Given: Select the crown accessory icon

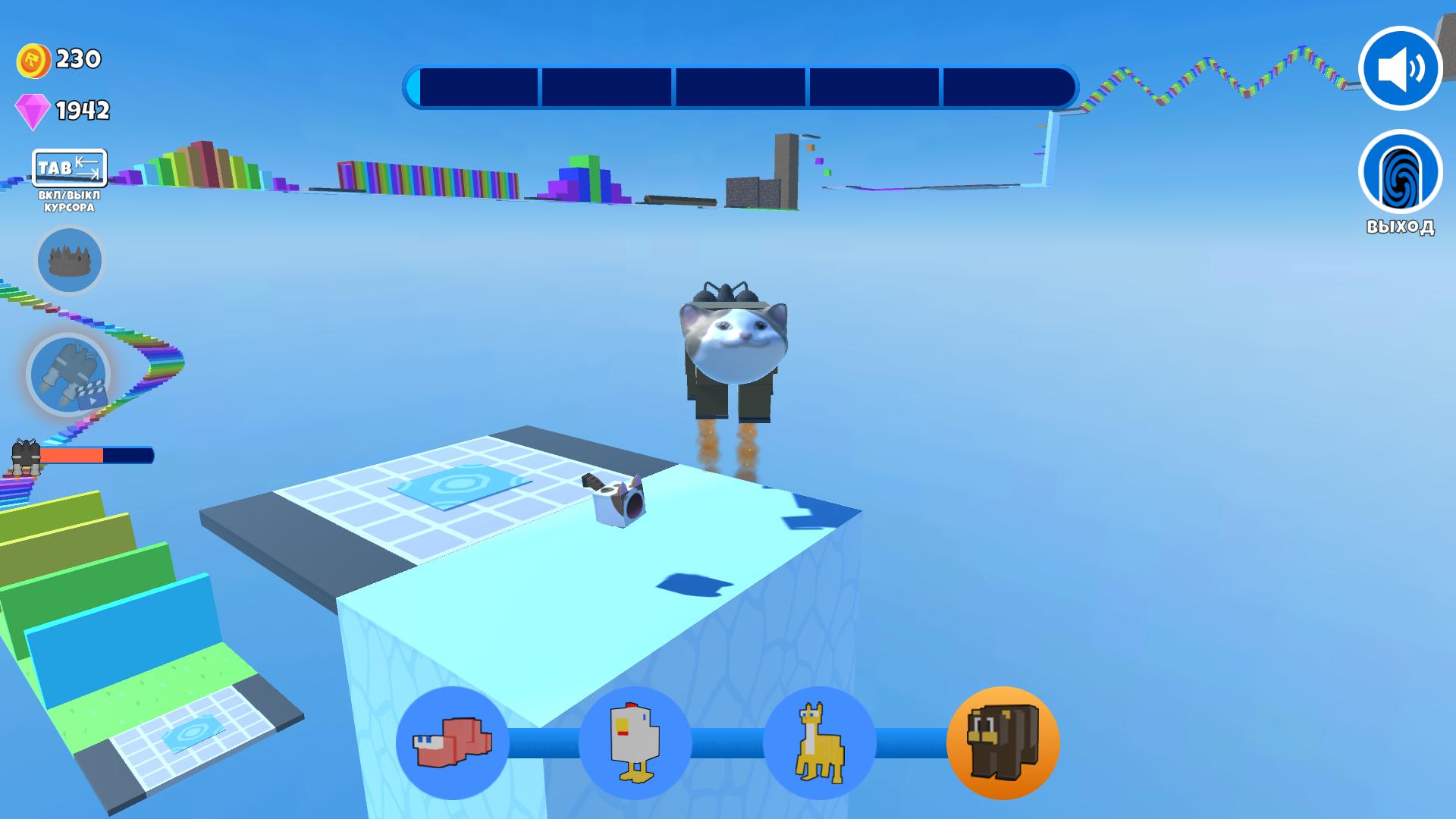Looking at the screenshot, I should pyautogui.click(x=69, y=259).
